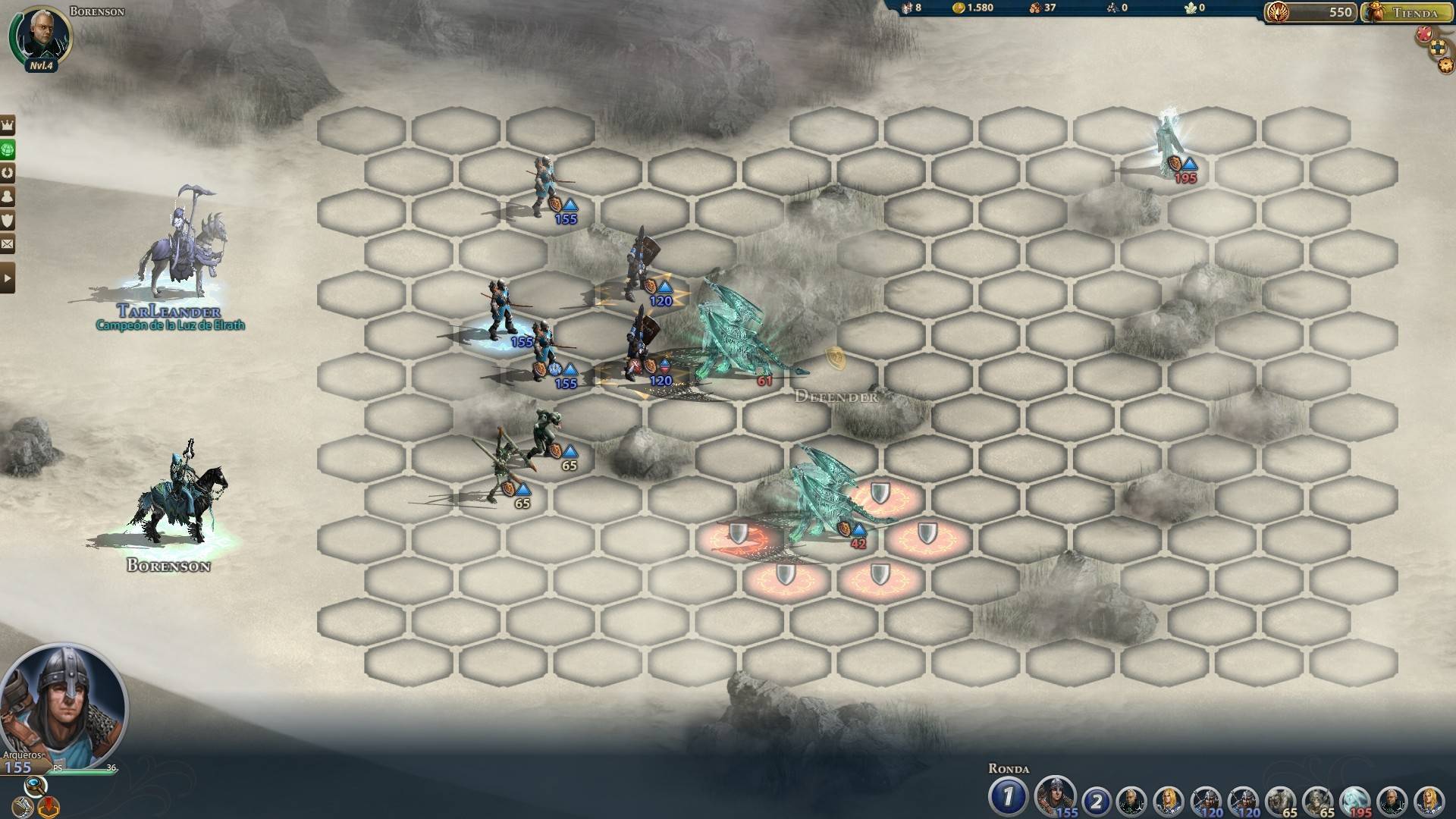Click the 550 premium currency counter
The width and height of the screenshot is (1456, 819).
(x=1310, y=12)
